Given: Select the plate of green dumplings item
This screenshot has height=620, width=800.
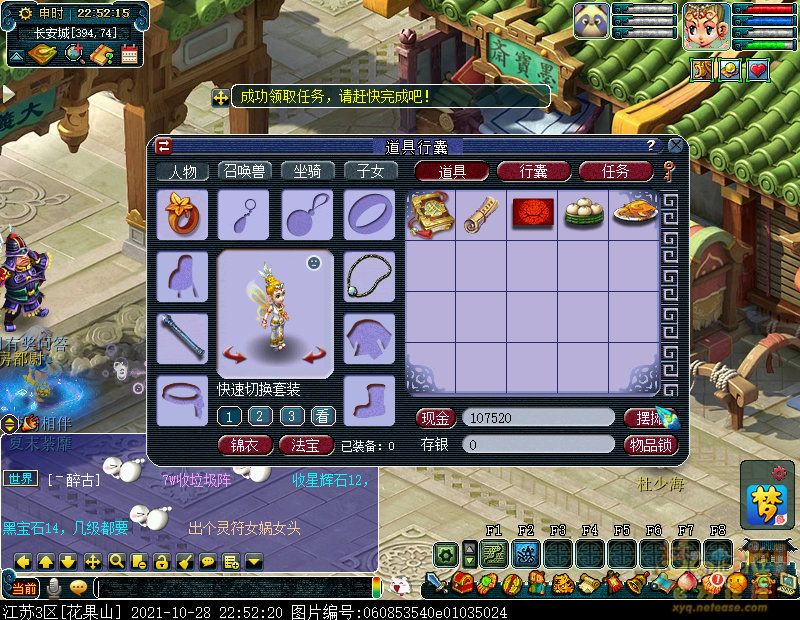Looking at the screenshot, I should click(x=584, y=214).
